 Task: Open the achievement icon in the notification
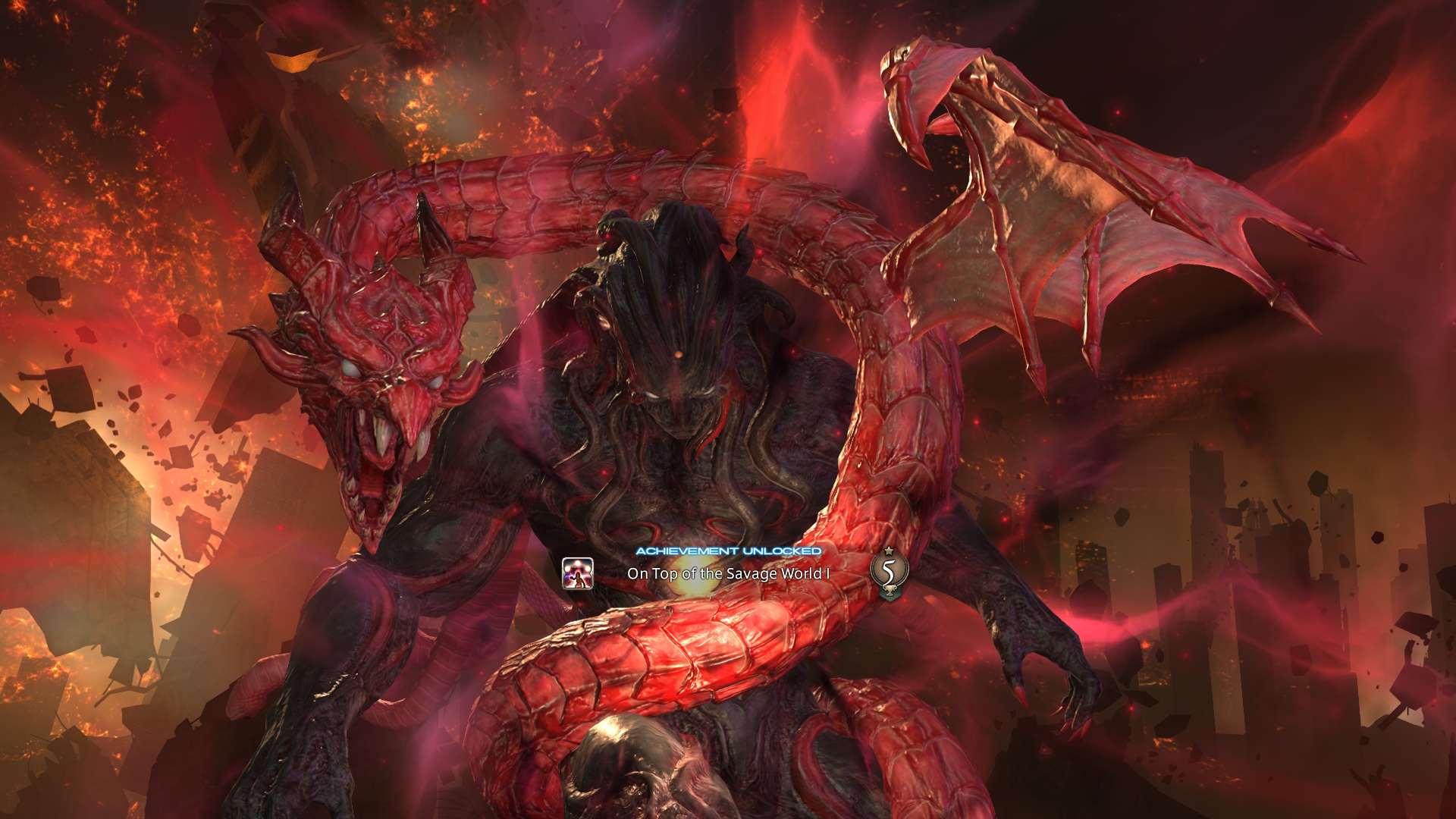[577, 573]
